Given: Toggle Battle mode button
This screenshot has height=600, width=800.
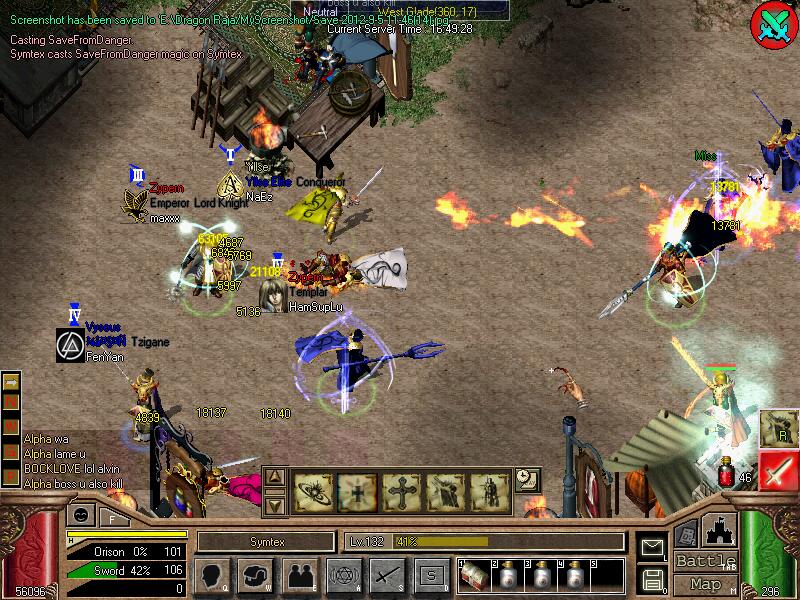Looking at the screenshot, I should 705,560.
